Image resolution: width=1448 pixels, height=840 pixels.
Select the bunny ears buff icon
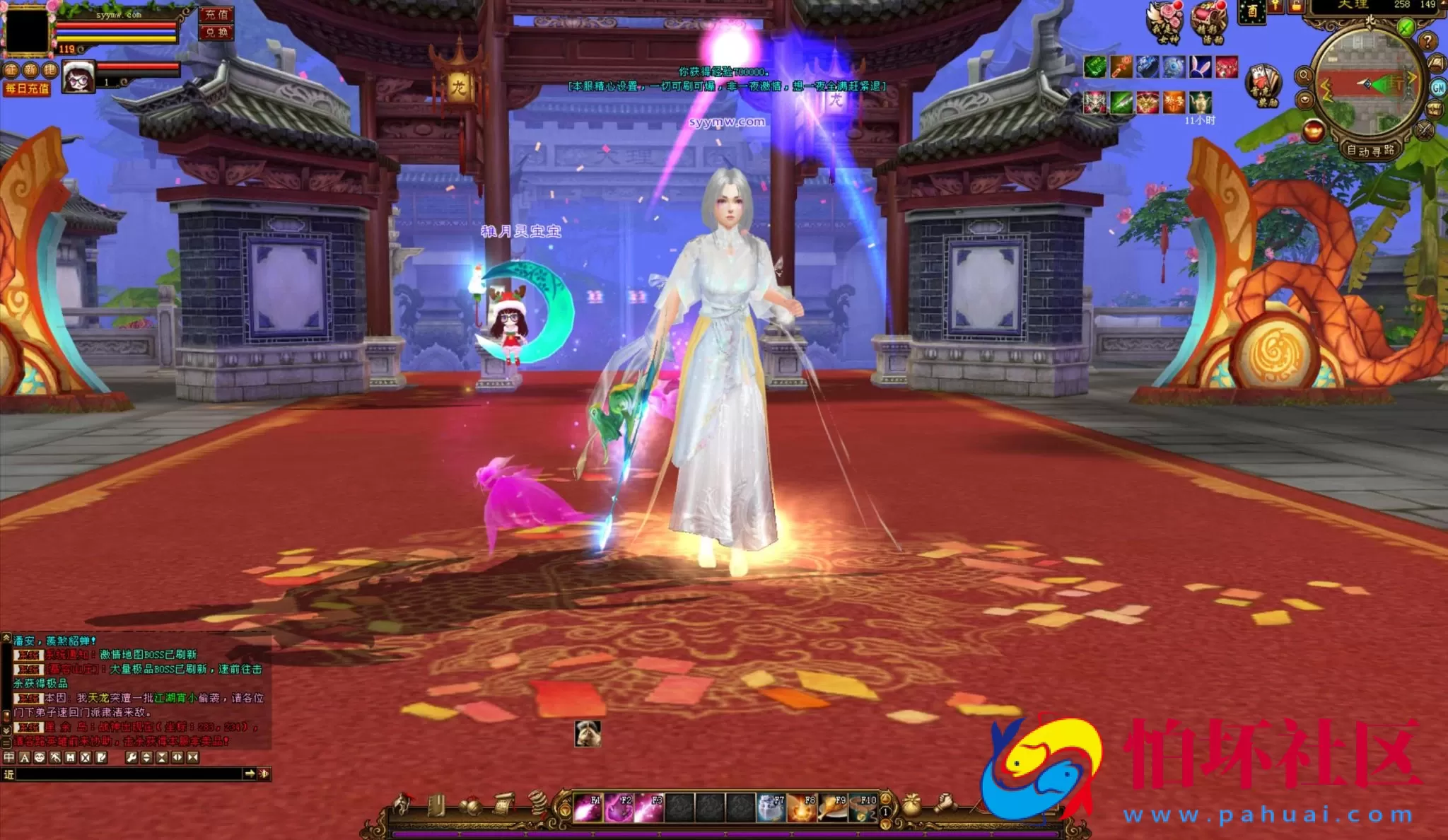point(1201,67)
